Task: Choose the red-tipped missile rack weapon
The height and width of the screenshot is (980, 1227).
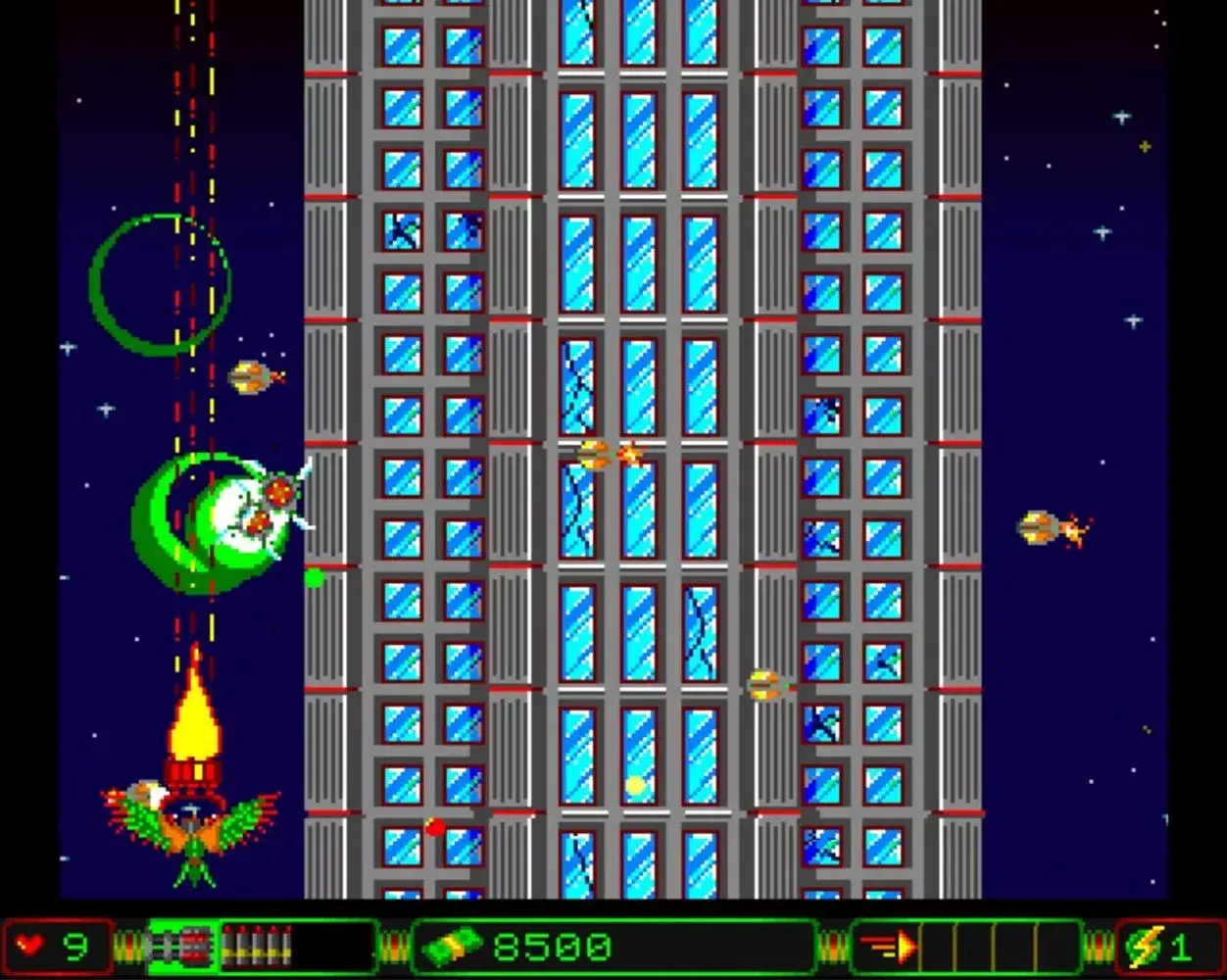Action: 257,948
